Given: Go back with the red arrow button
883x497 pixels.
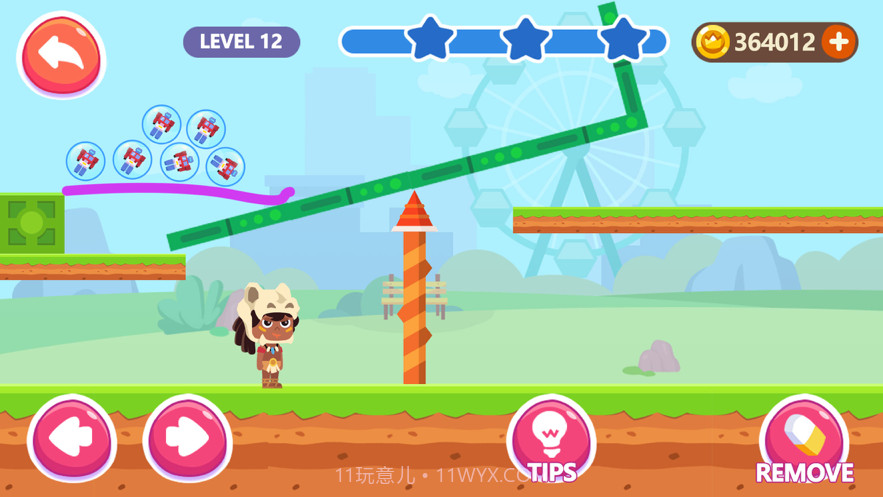Looking at the screenshot, I should coord(61,54).
